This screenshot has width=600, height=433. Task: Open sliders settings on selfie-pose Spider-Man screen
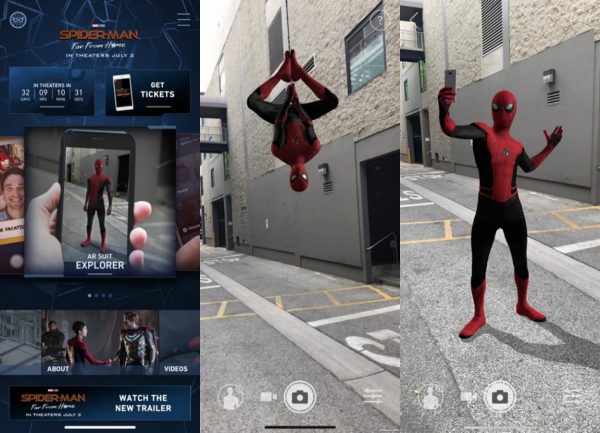click(572, 396)
